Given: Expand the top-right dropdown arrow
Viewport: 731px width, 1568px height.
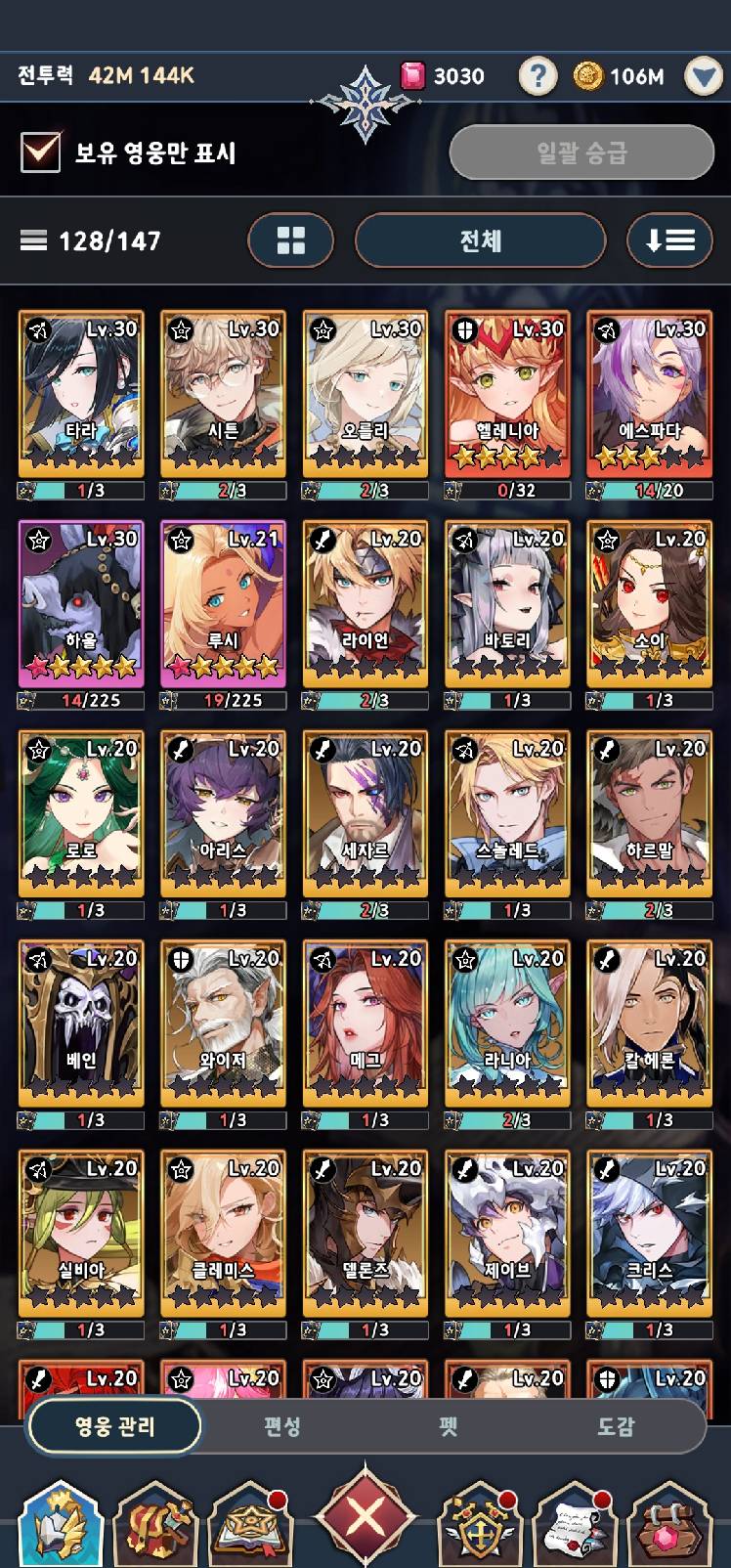Looking at the screenshot, I should (x=703, y=76).
